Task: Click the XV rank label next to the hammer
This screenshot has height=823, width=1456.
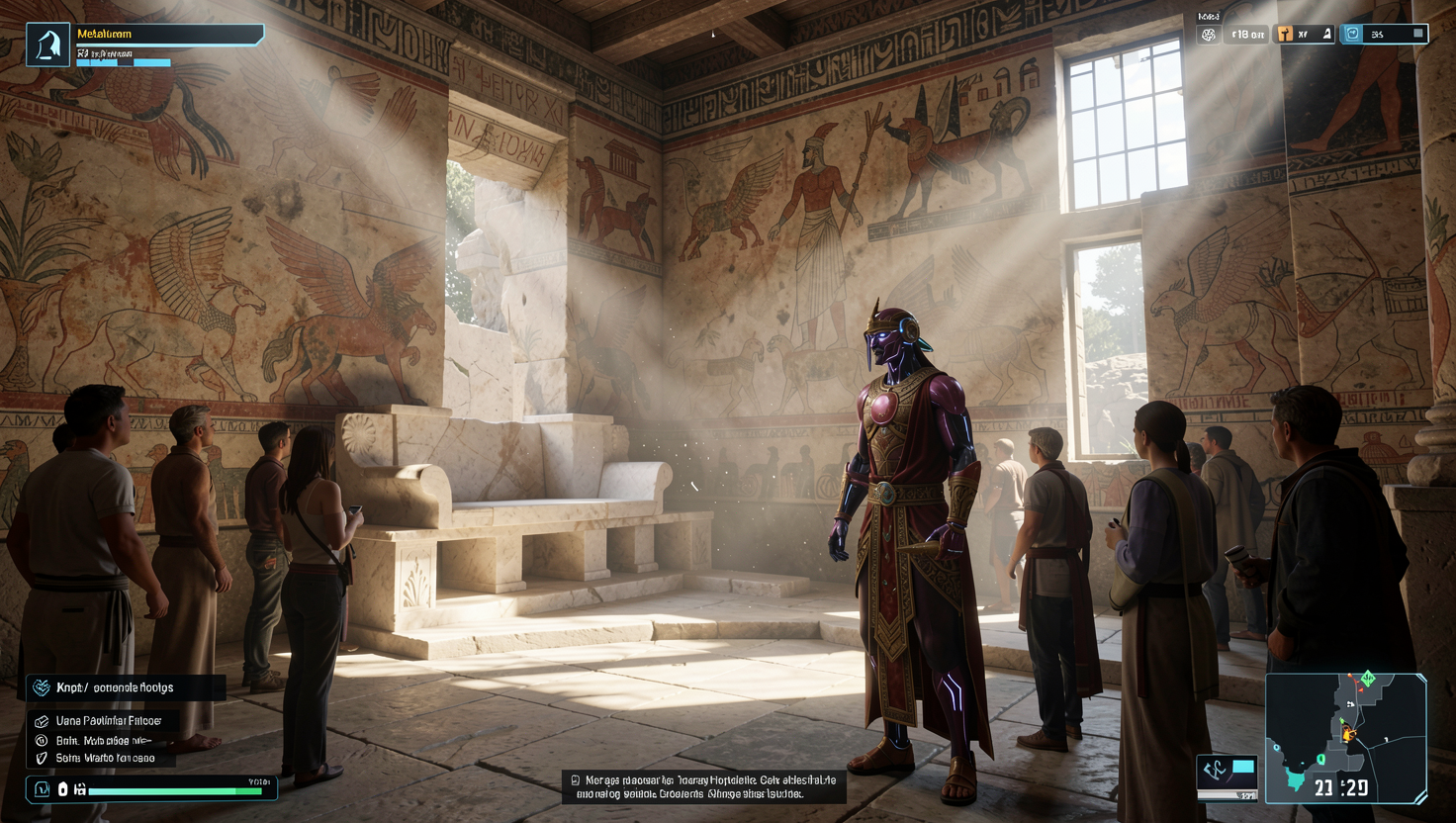Action: (x=1303, y=34)
